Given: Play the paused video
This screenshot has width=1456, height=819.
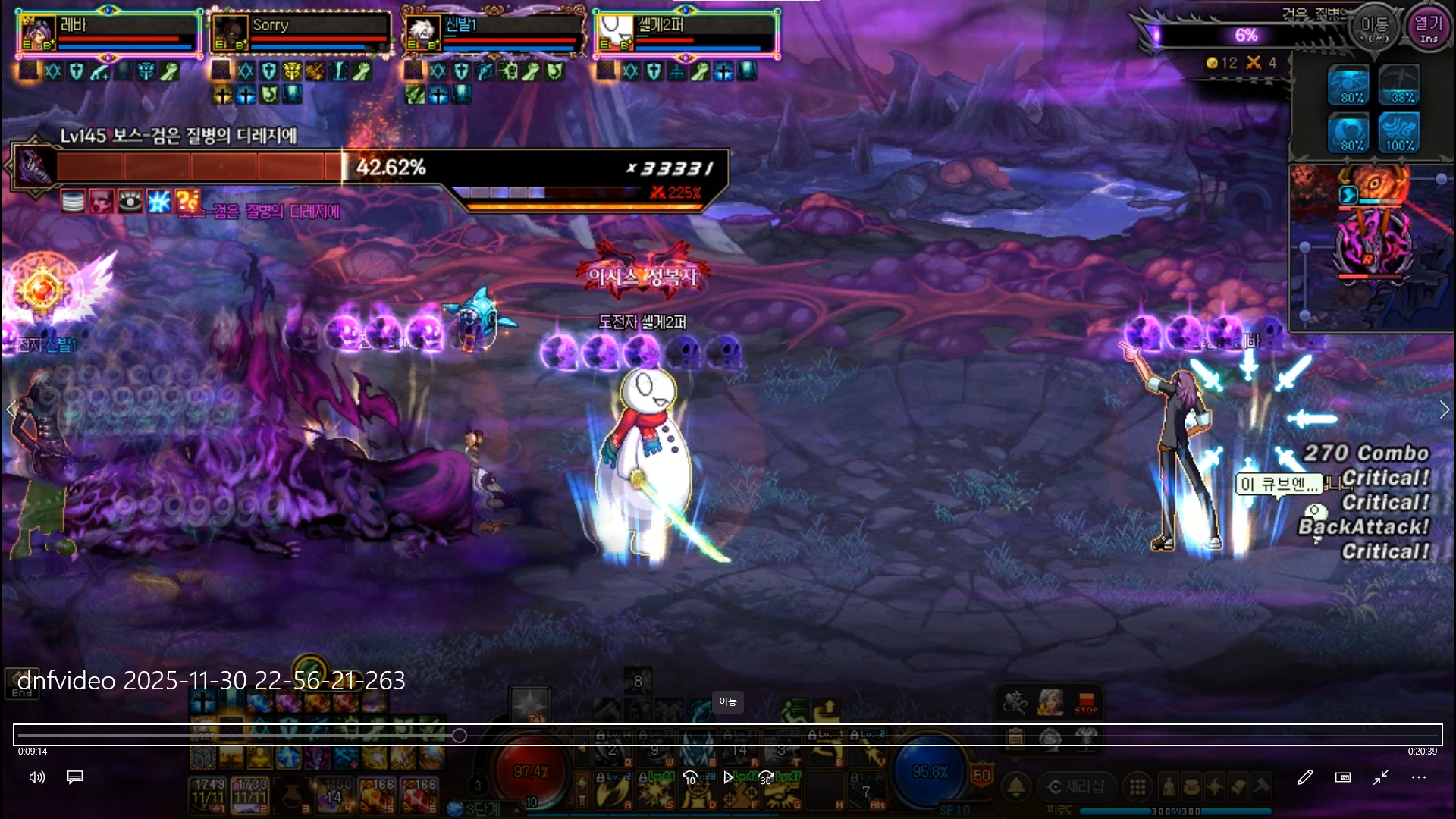Looking at the screenshot, I should click(728, 777).
